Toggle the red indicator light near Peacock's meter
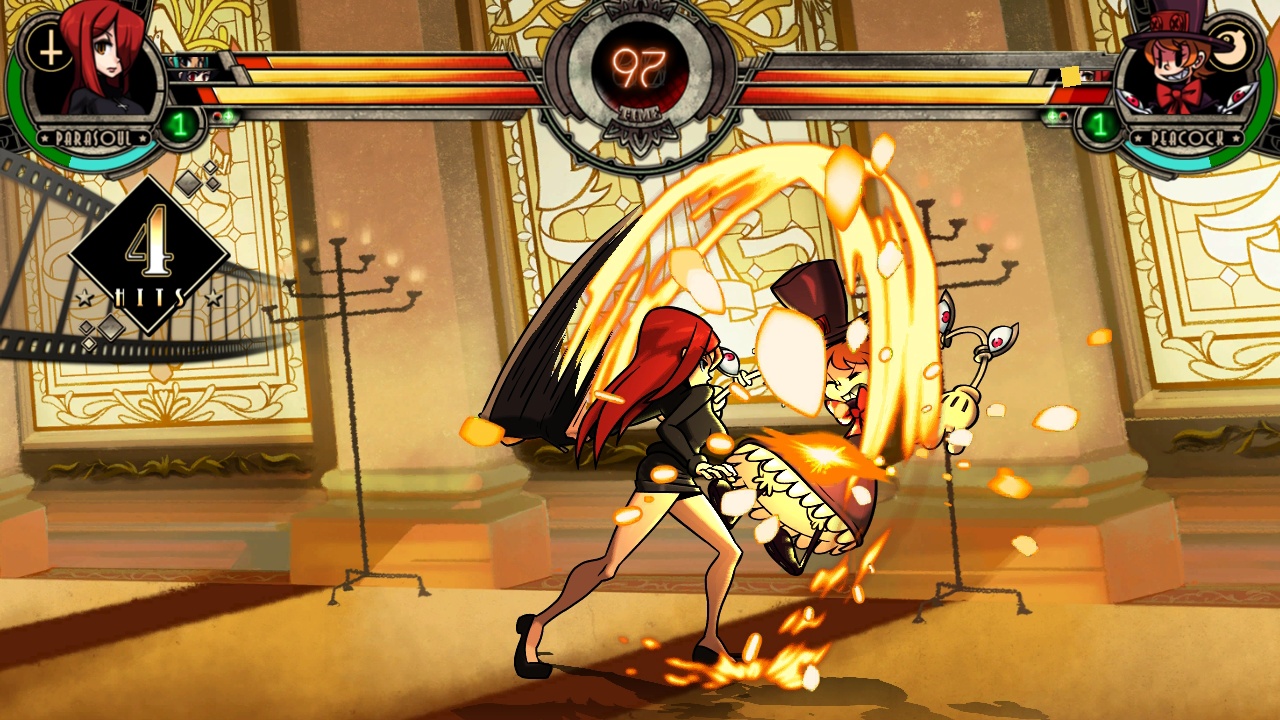Screen dimensions: 1280x720 1063,116
